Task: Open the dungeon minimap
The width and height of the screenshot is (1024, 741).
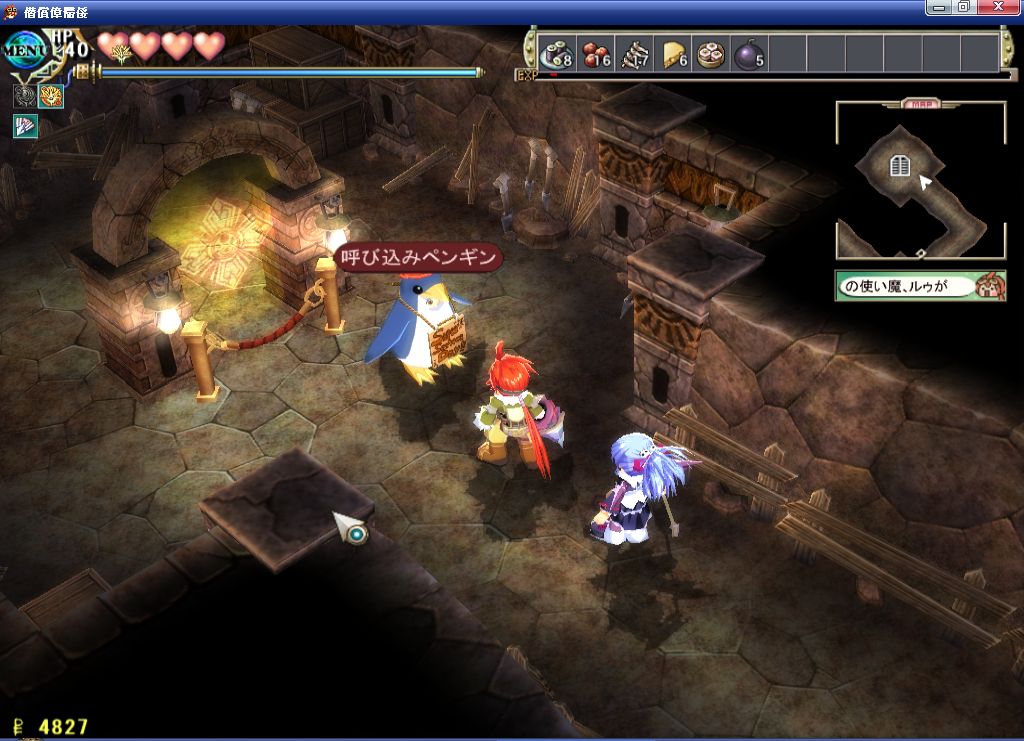Action: 920,182
